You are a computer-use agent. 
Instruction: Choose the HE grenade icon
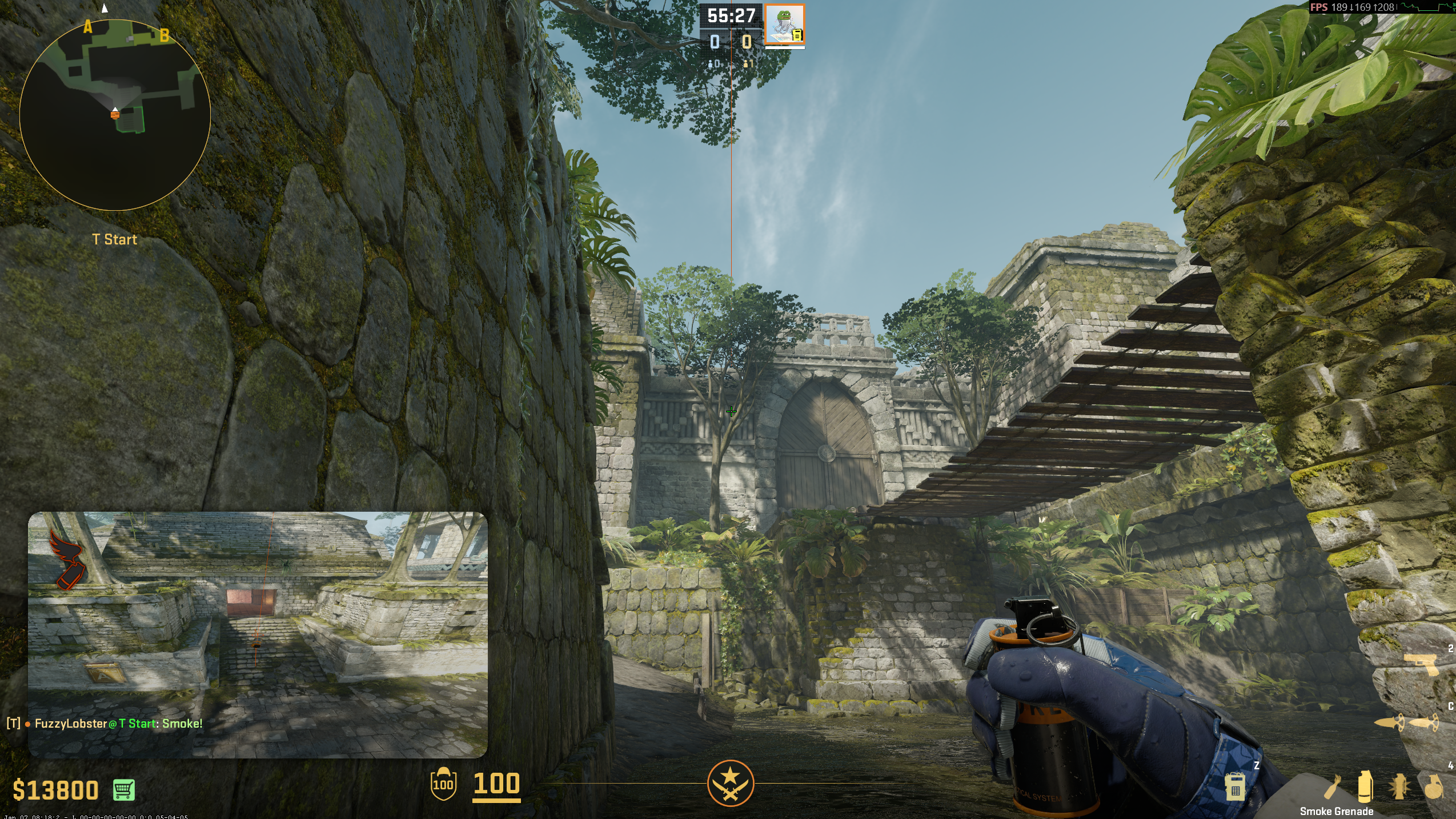click(1433, 788)
